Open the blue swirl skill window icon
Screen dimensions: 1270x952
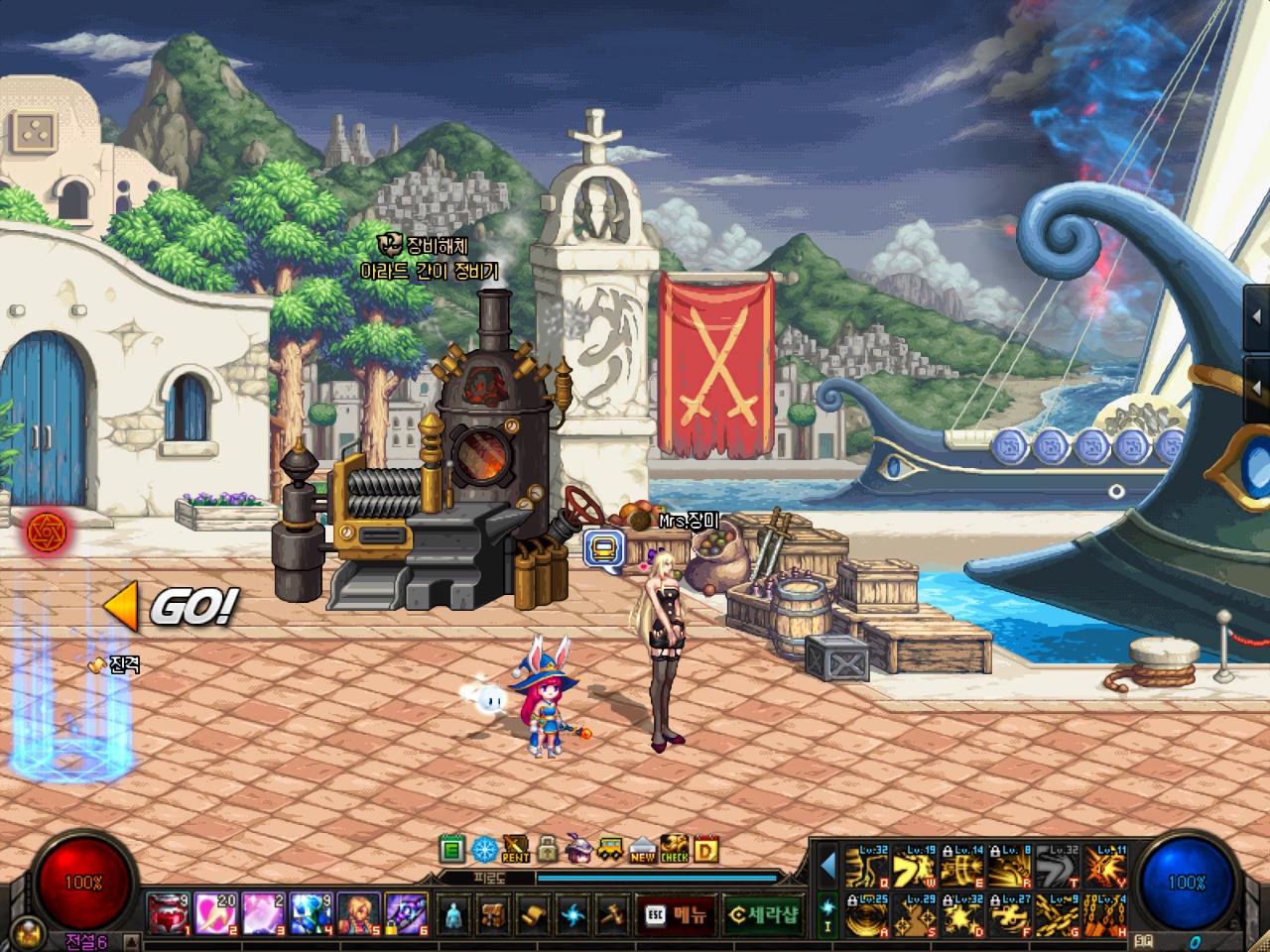(x=575, y=914)
